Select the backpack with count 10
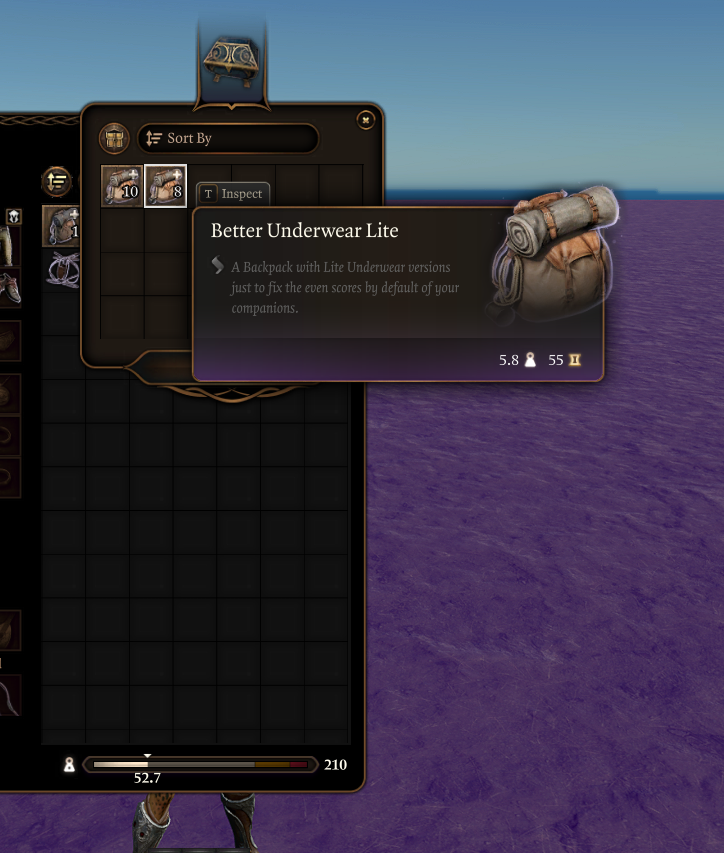Screen dimensions: 724x853 pyautogui.click(x=122, y=186)
